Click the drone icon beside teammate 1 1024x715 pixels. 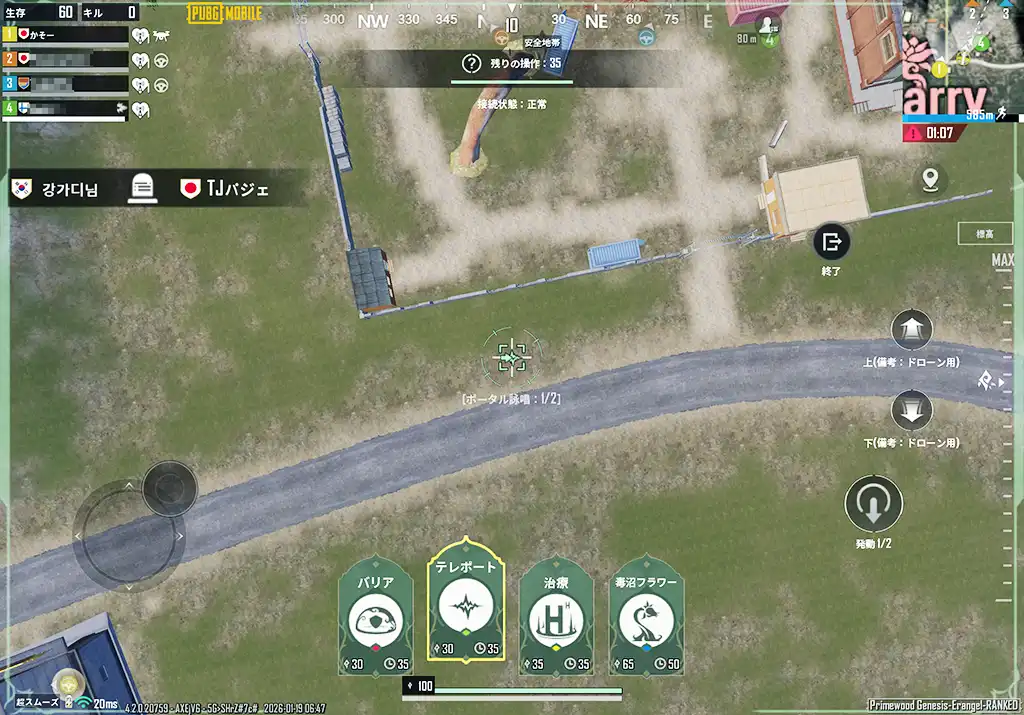coord(160,35)
